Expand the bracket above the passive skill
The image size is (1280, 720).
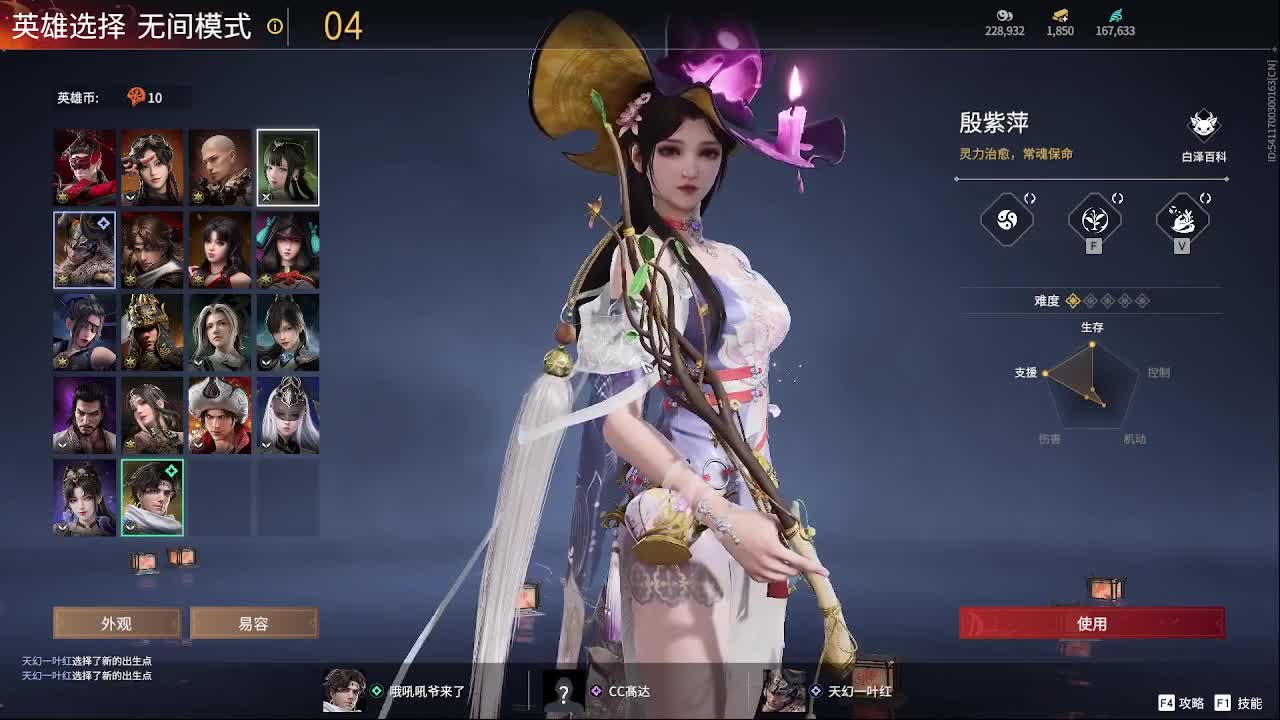1030,199
